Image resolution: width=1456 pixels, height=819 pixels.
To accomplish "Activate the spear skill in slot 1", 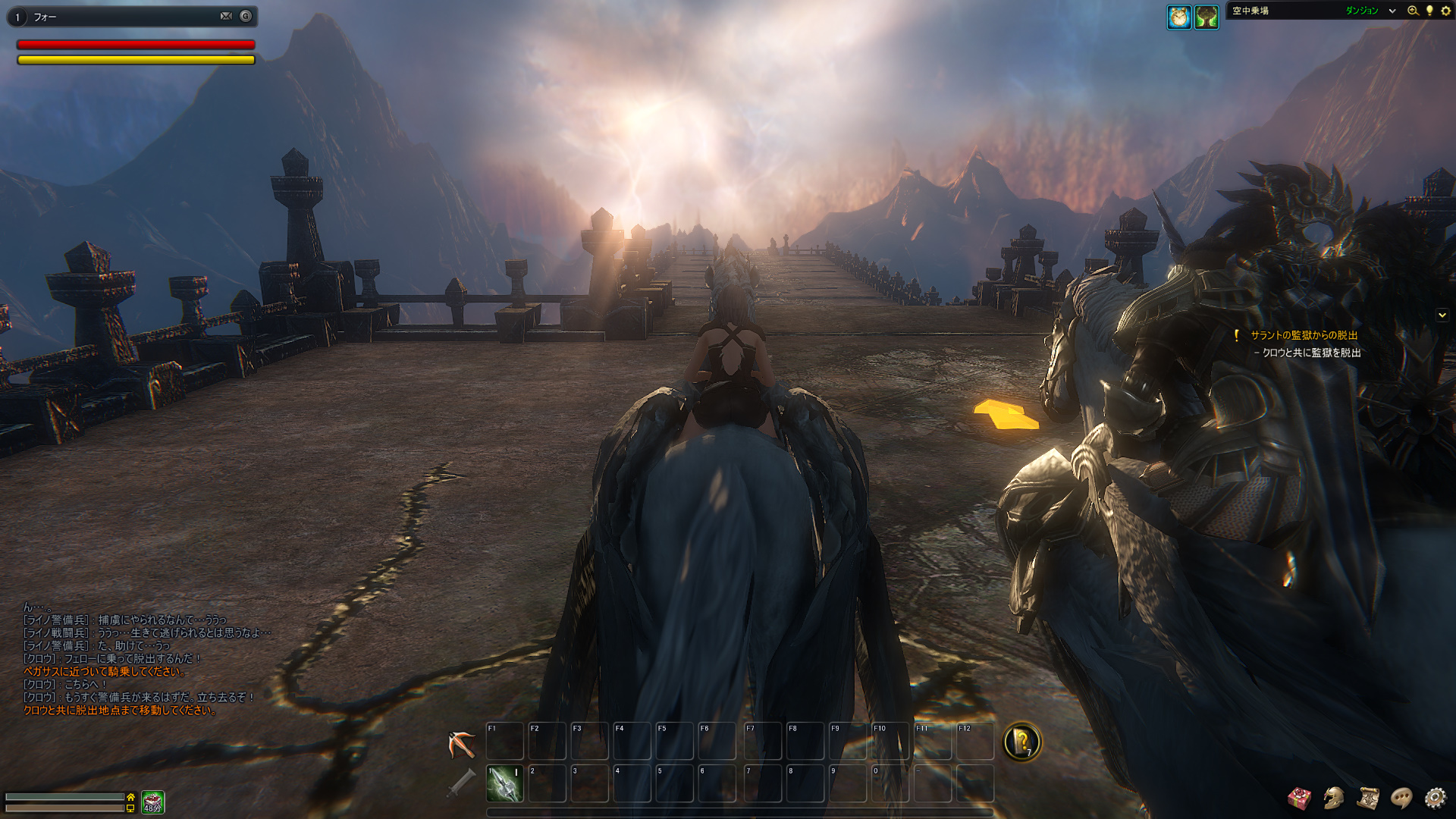I will point(504,783).
